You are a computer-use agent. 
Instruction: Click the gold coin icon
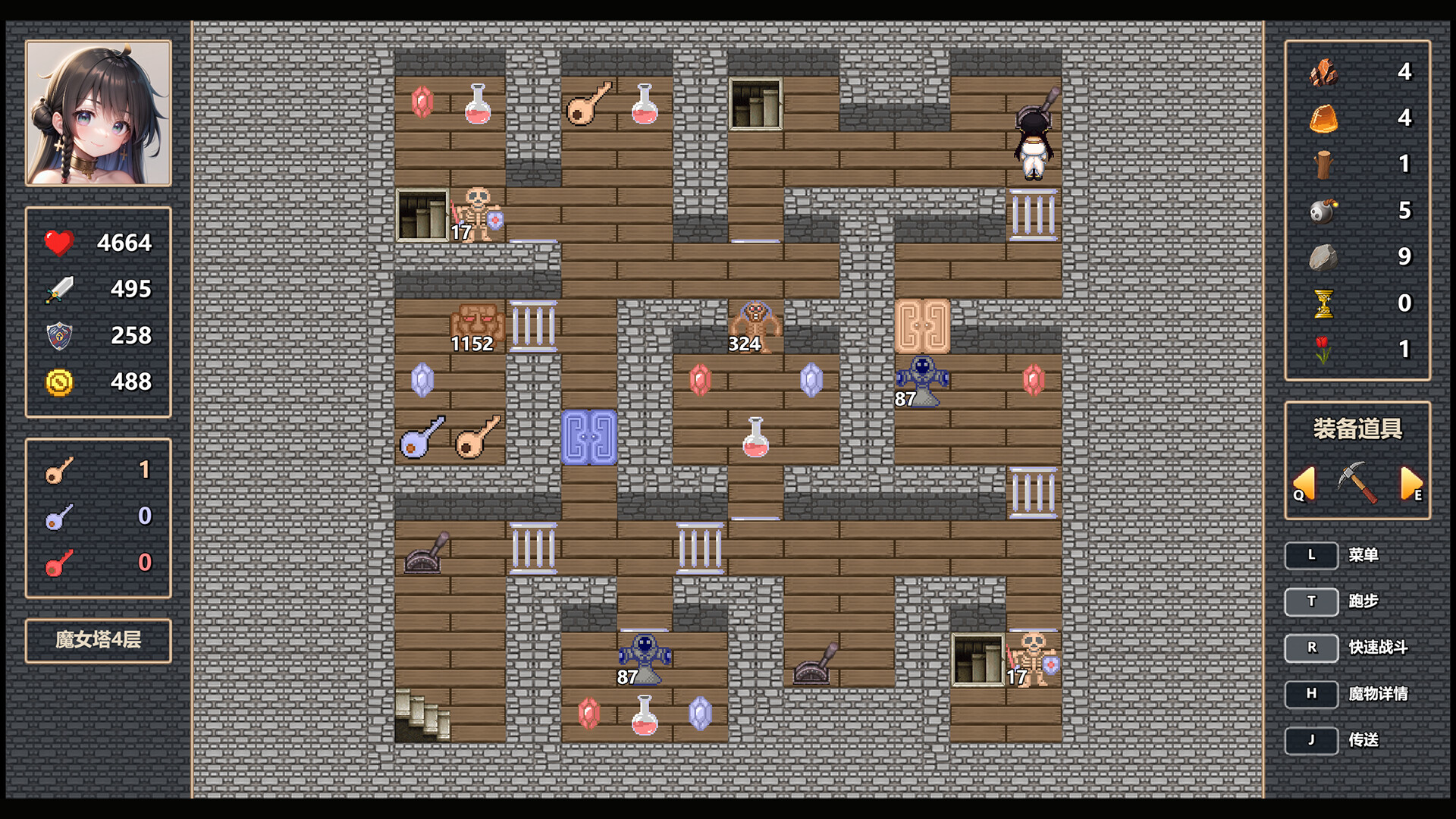(x=59, y=382)
